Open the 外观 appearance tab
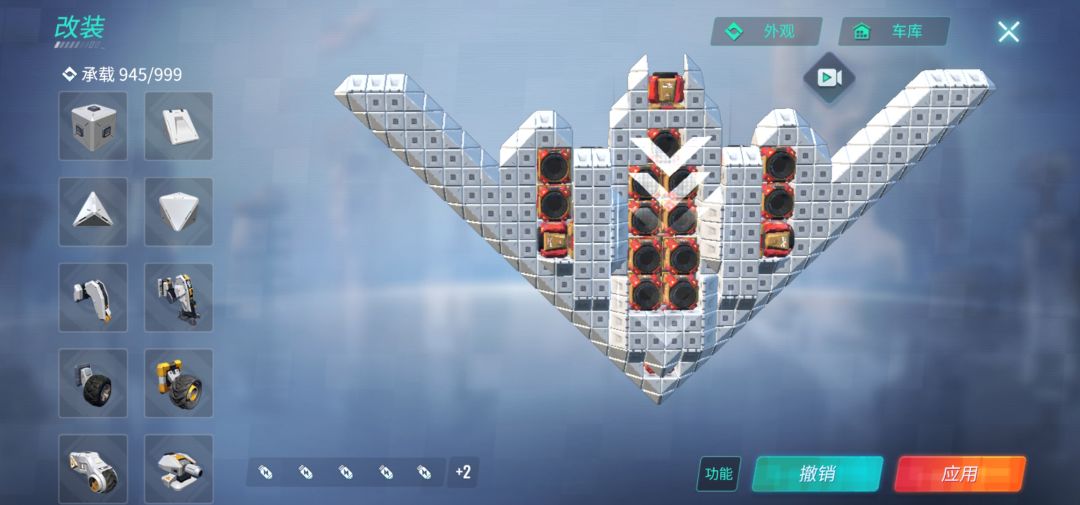 766,31
